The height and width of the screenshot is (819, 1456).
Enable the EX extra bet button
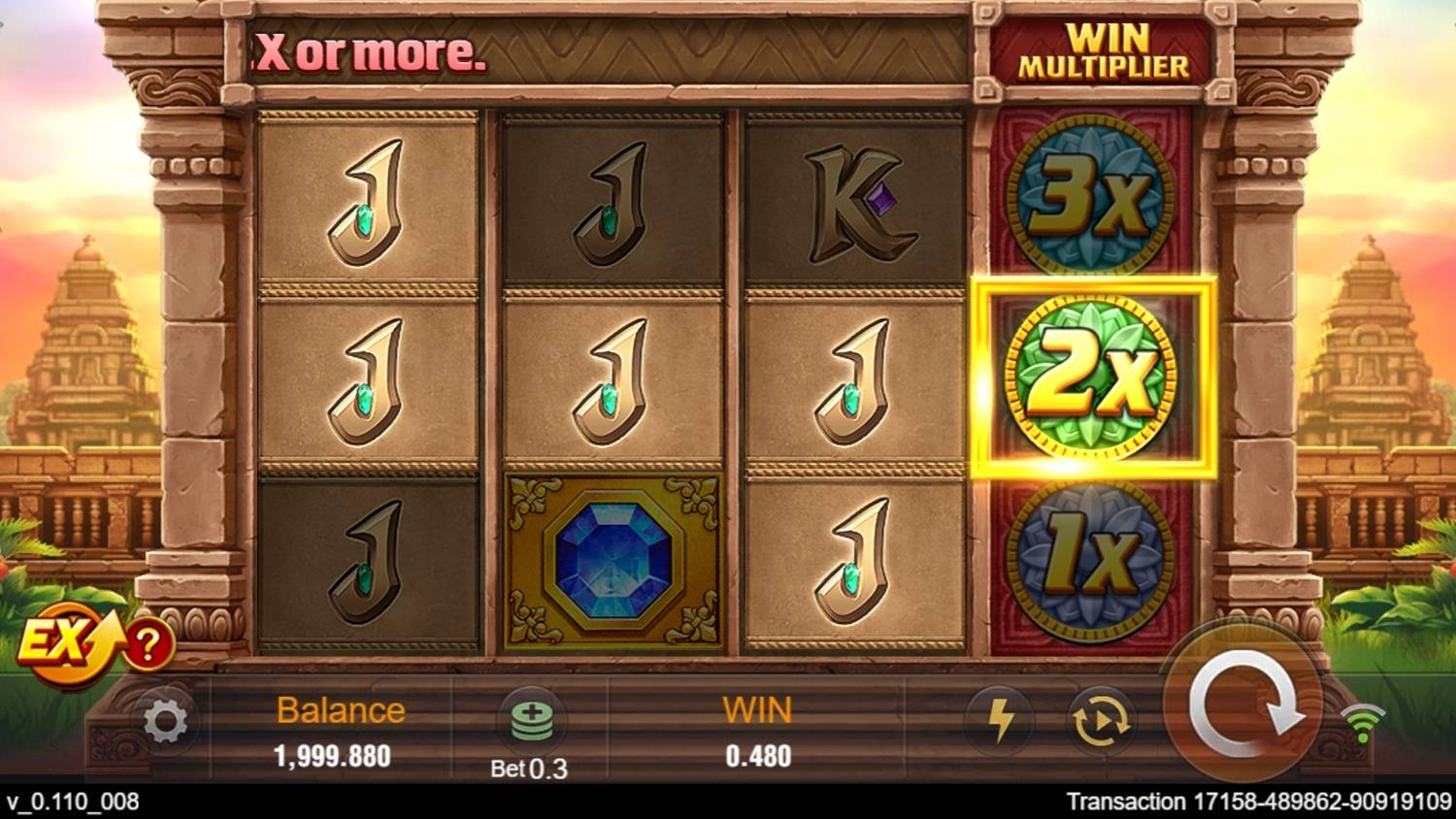click(60, 643)
